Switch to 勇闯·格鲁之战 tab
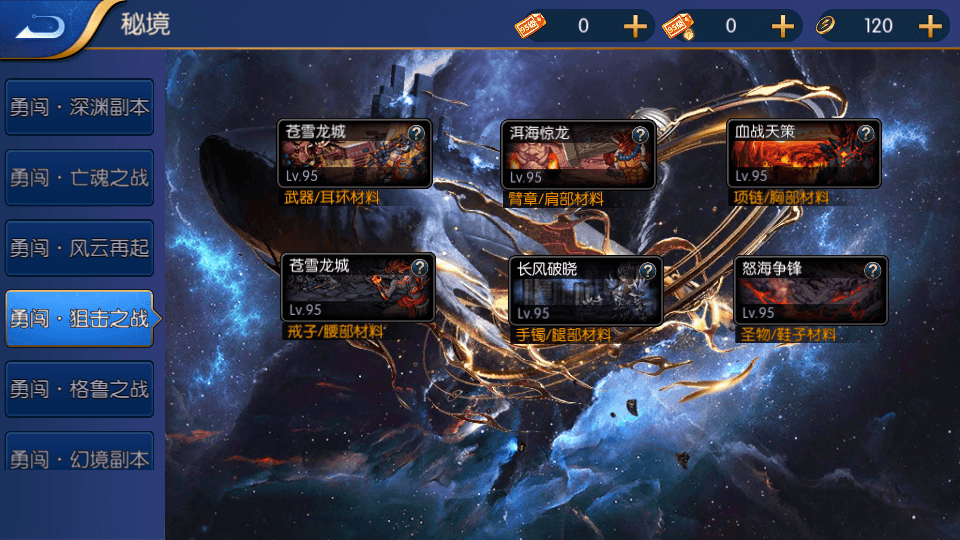 (79, 389)
